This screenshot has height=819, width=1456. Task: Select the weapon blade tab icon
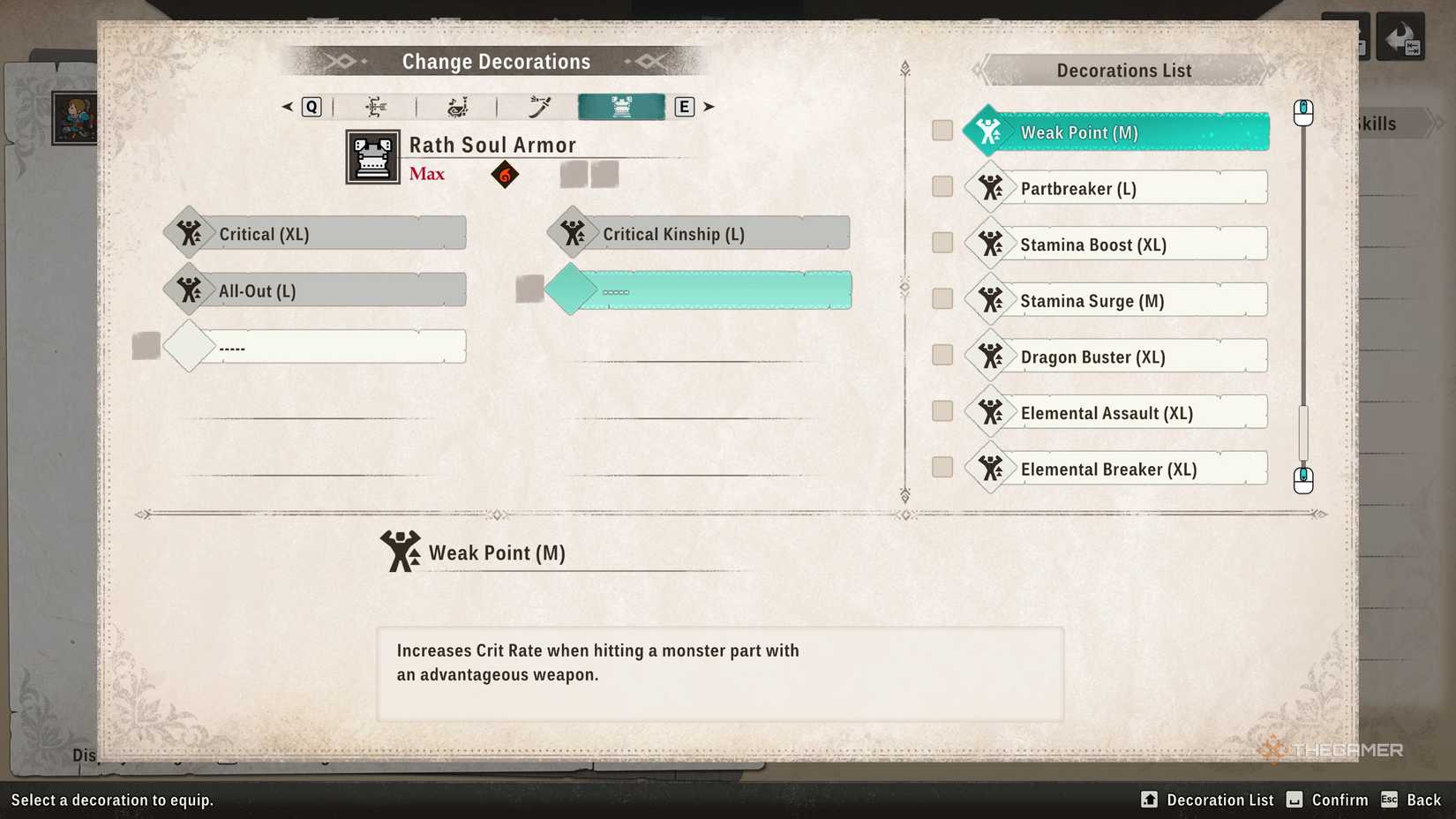click(x=537, y=106)
